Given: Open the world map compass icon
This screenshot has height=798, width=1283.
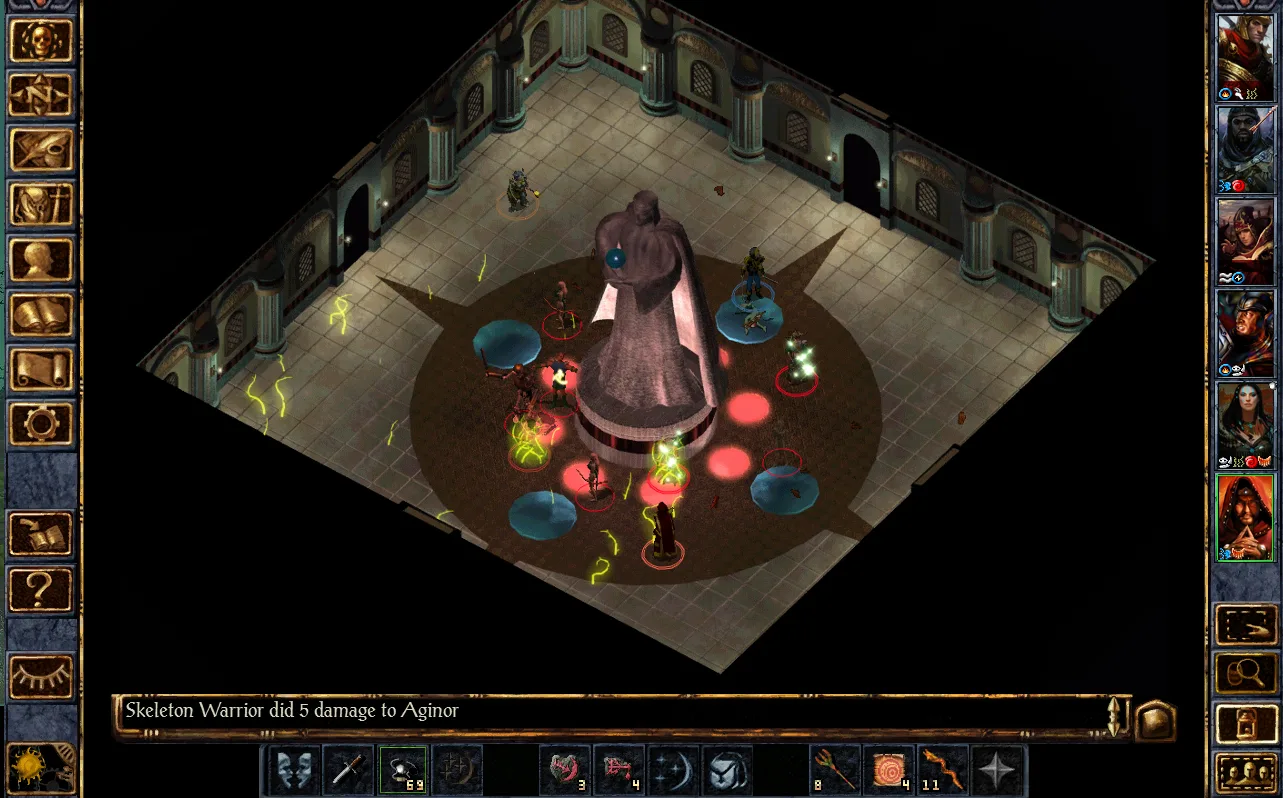Looking at the screenshot, I should click(41, 96).
